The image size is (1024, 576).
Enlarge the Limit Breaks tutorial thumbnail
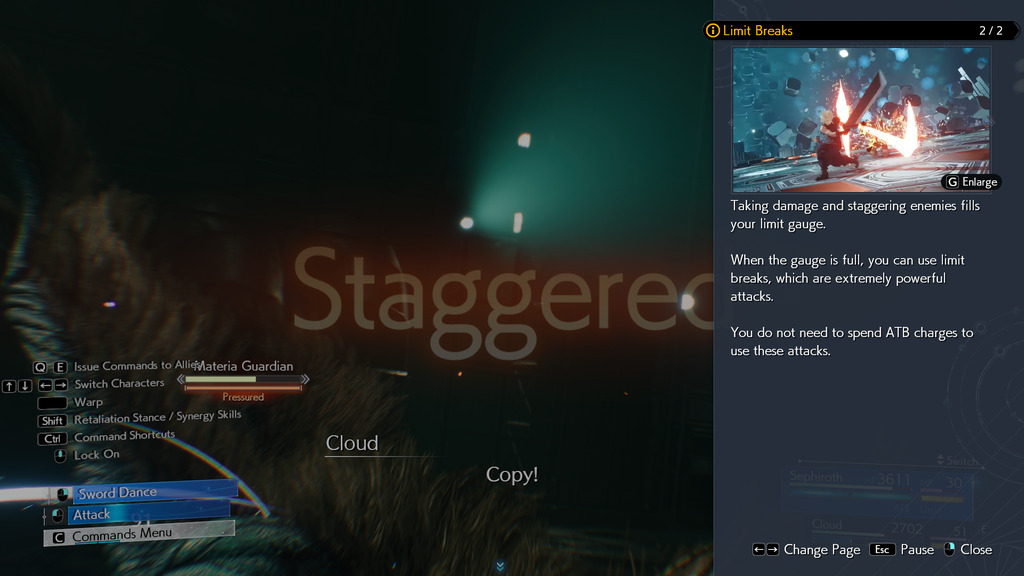tap(971, 182)
